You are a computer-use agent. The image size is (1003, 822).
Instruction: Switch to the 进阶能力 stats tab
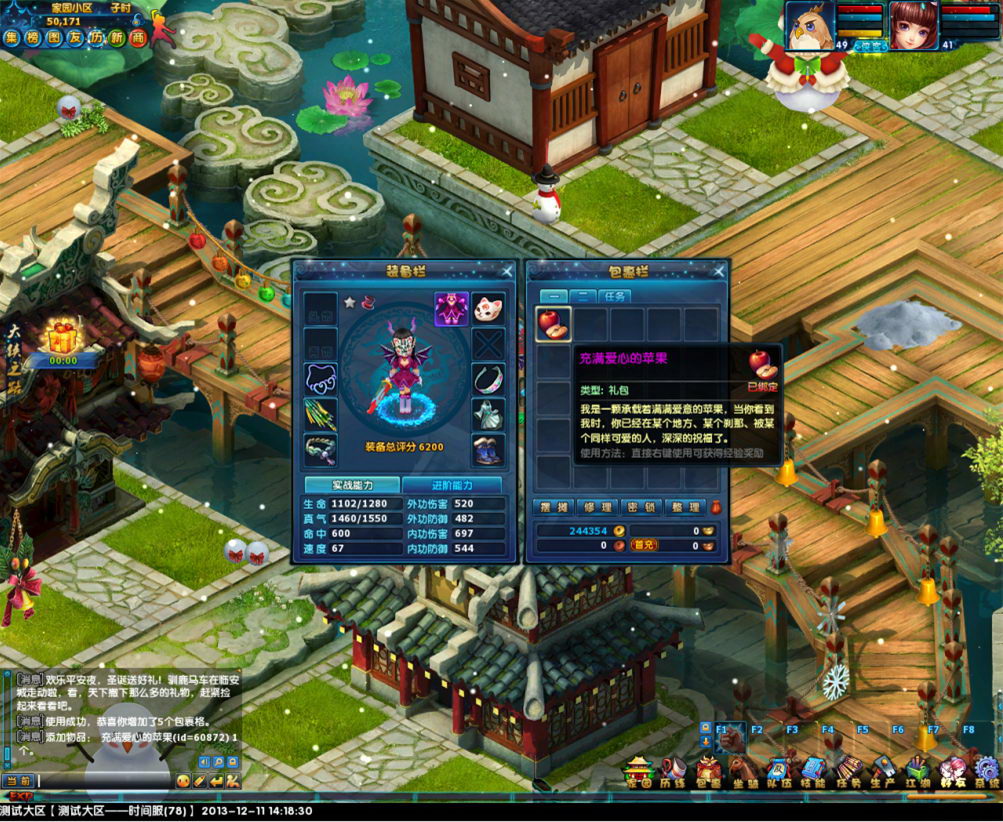tap(454, 485)
